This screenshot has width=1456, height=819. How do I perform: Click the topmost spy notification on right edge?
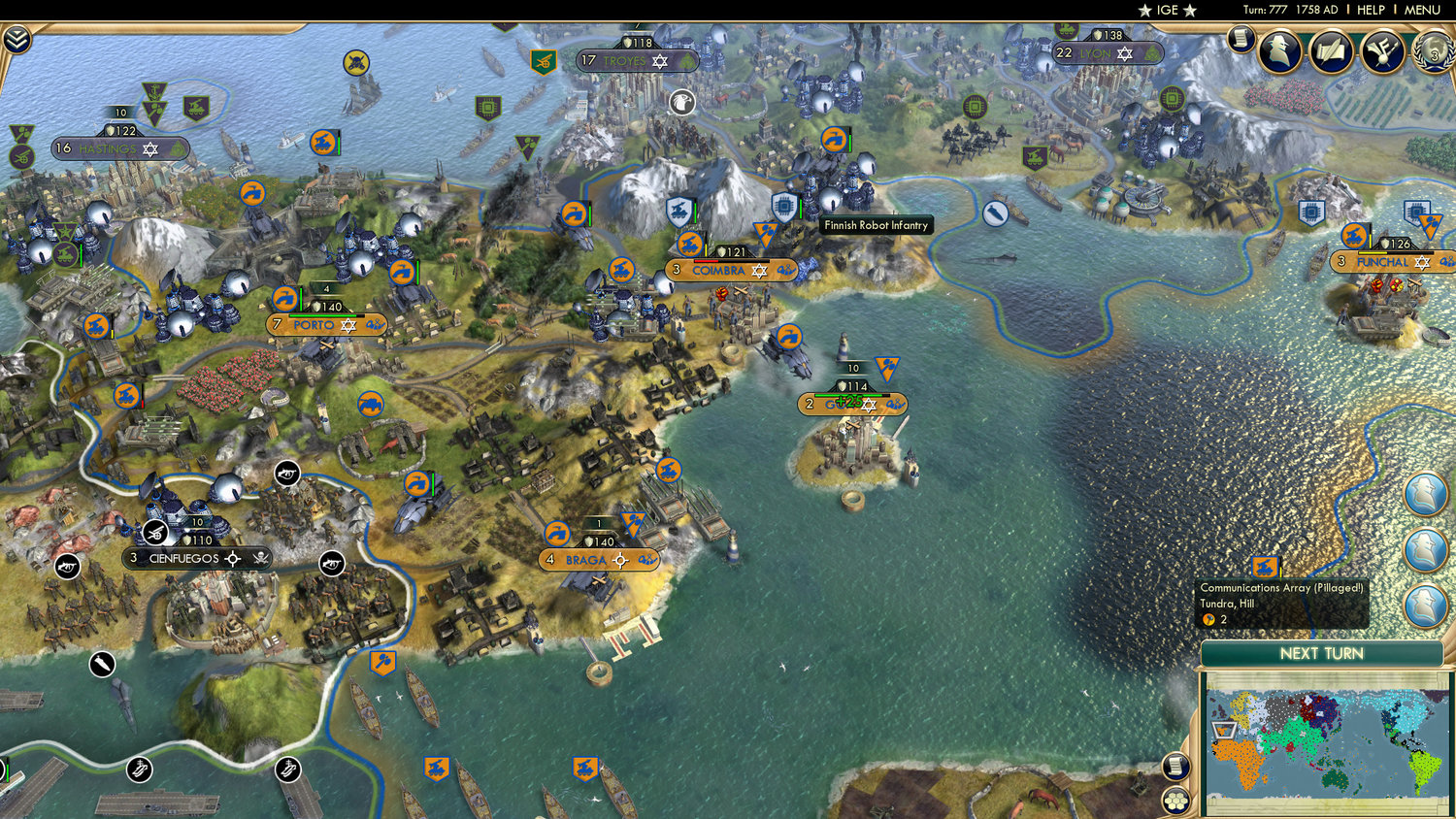click(1427, 493)
